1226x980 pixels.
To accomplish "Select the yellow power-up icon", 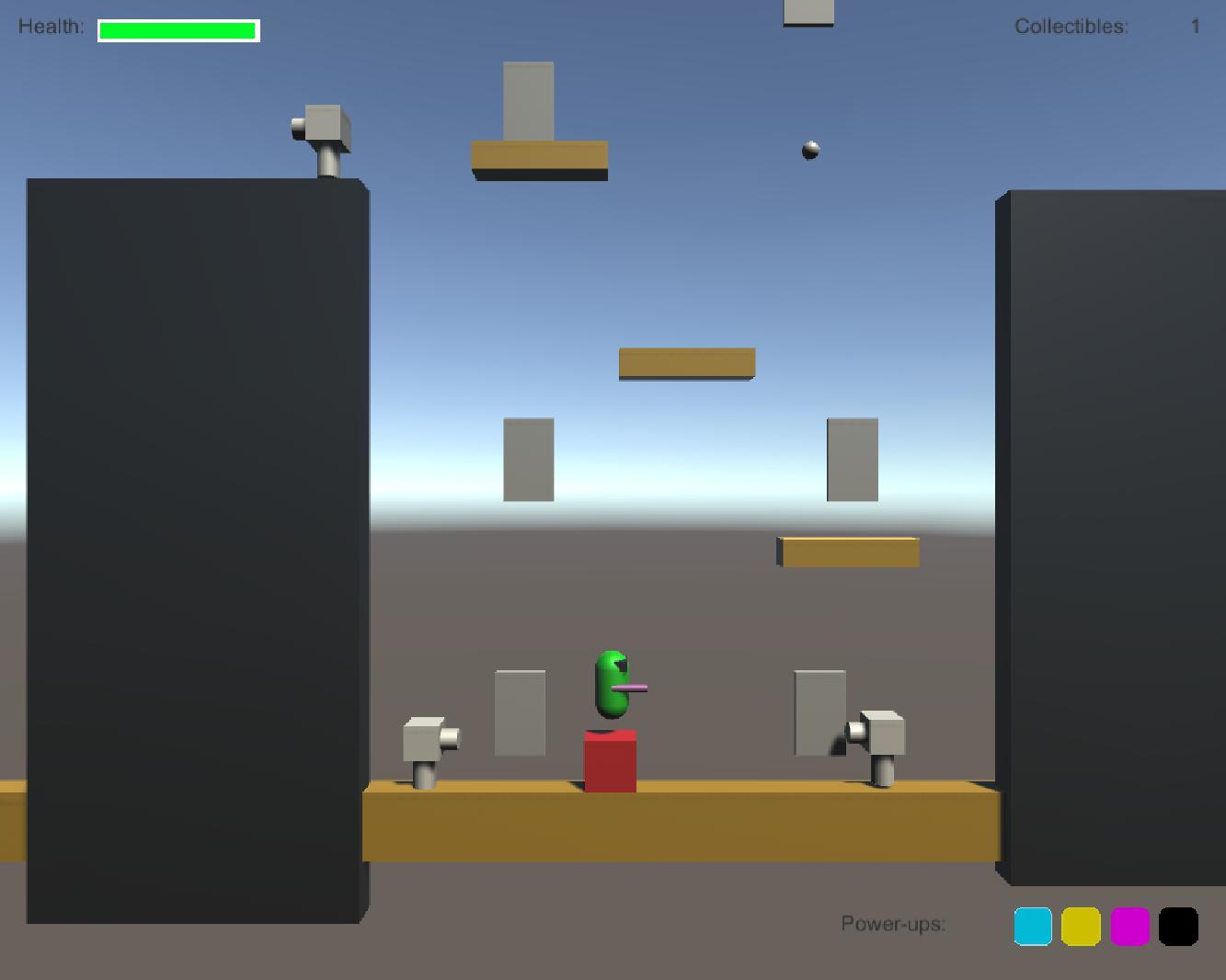I will pyautogui.click(x=1080, y=926).
